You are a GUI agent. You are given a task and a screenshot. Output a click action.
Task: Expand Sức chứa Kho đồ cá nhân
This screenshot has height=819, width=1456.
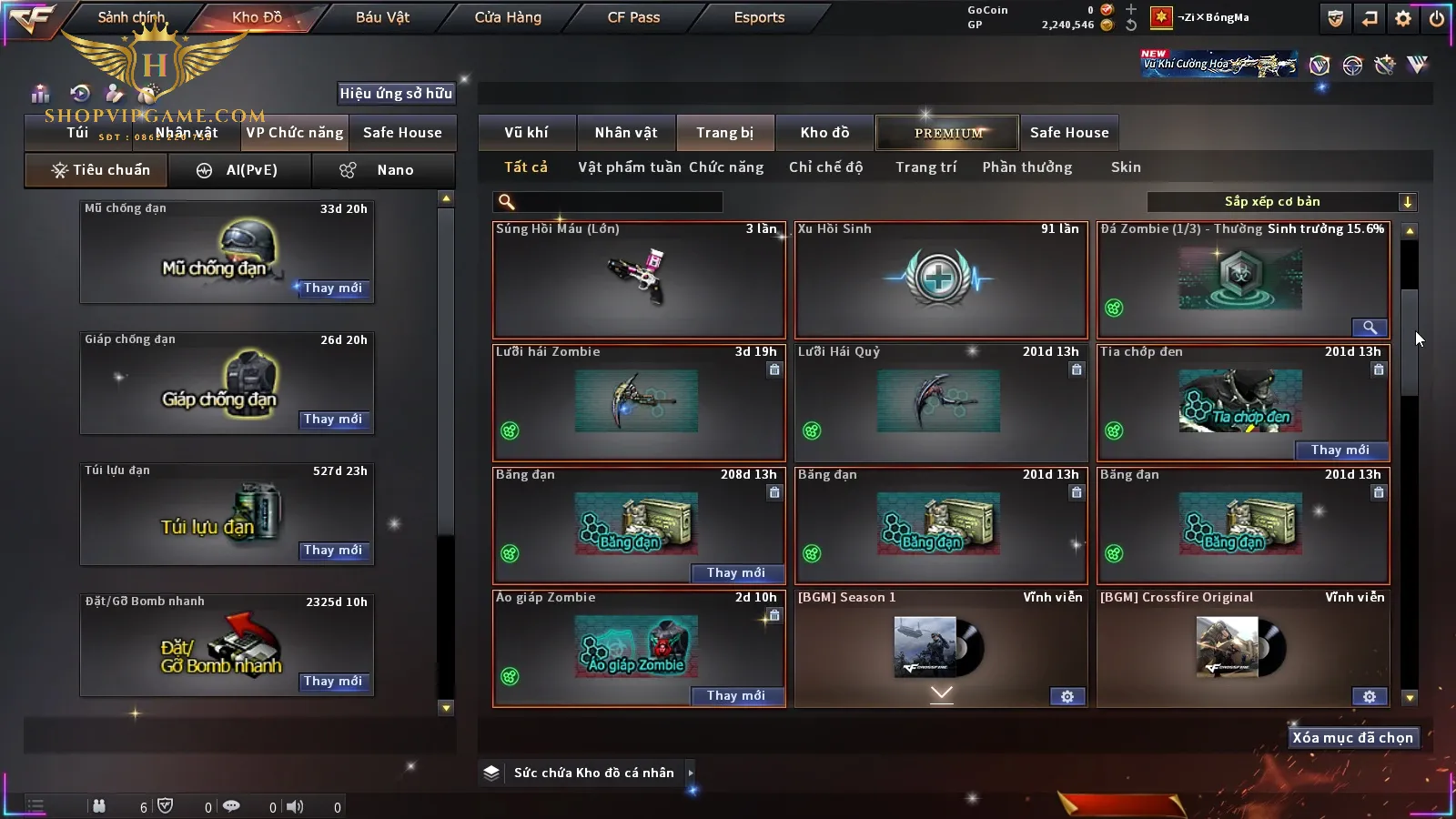691,773
